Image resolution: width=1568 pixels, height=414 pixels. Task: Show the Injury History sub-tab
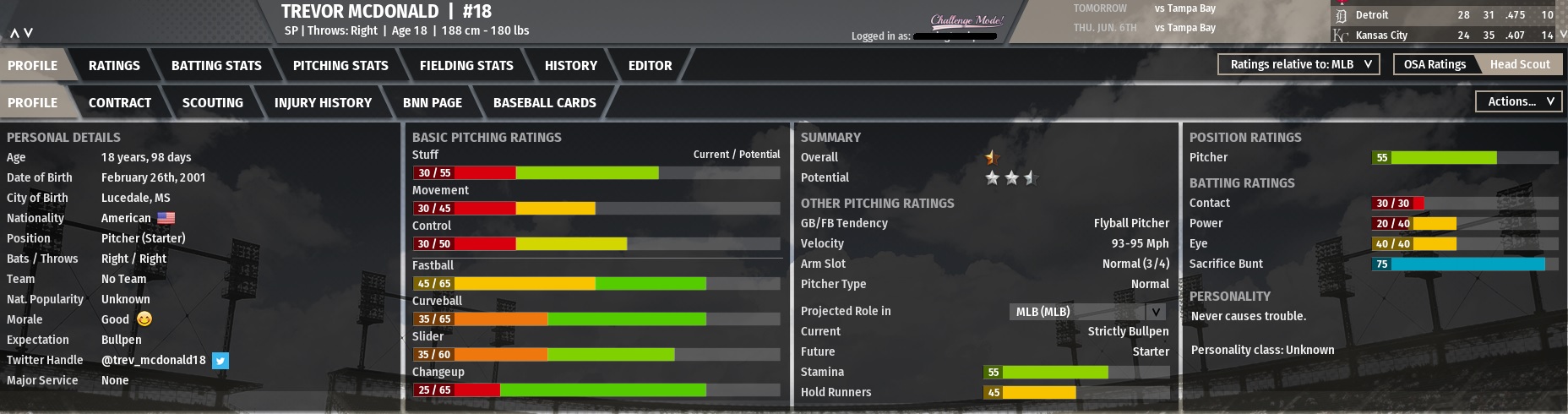[323, 103]
